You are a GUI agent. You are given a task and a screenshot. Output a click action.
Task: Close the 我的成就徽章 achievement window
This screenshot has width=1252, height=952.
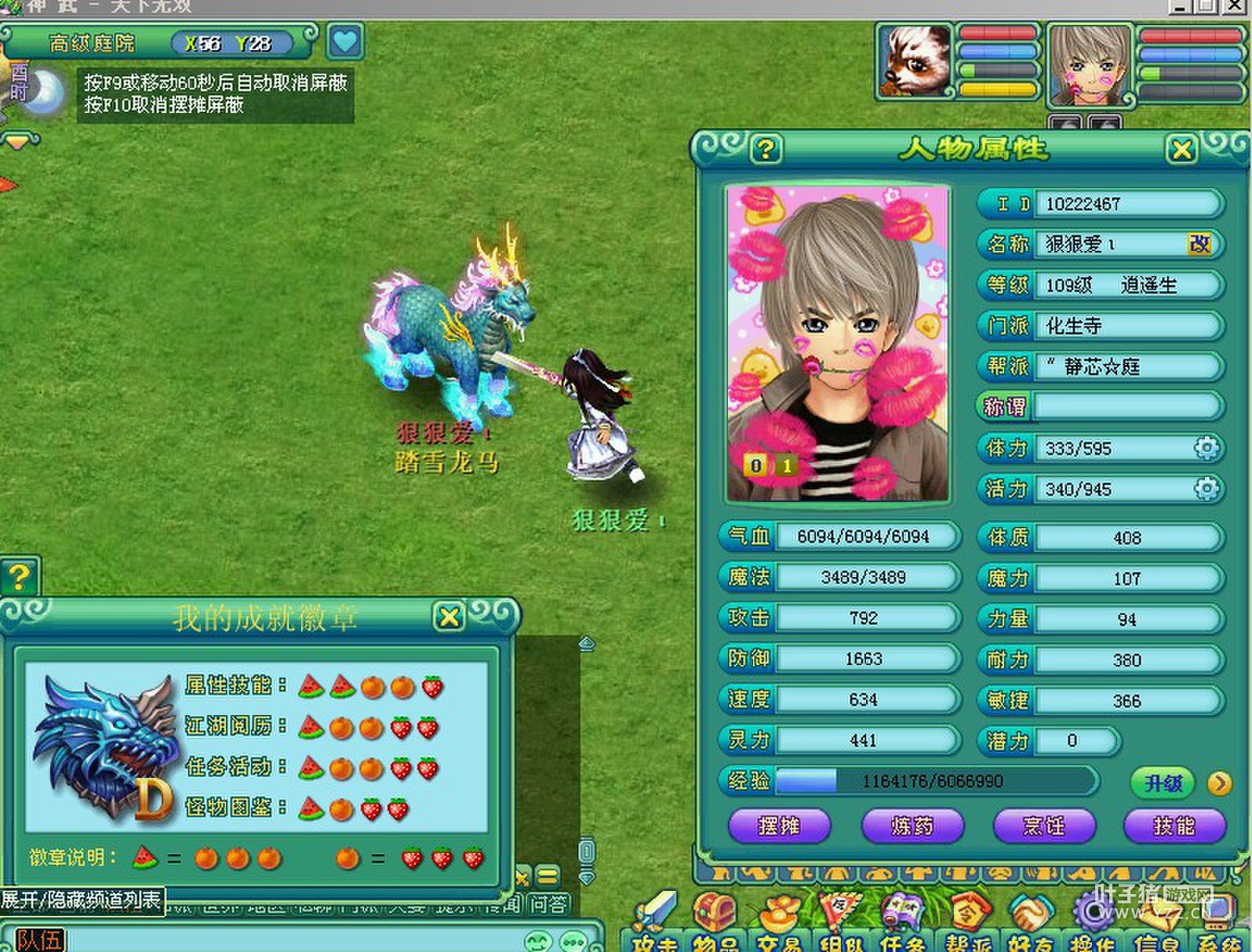coord(449,617)
